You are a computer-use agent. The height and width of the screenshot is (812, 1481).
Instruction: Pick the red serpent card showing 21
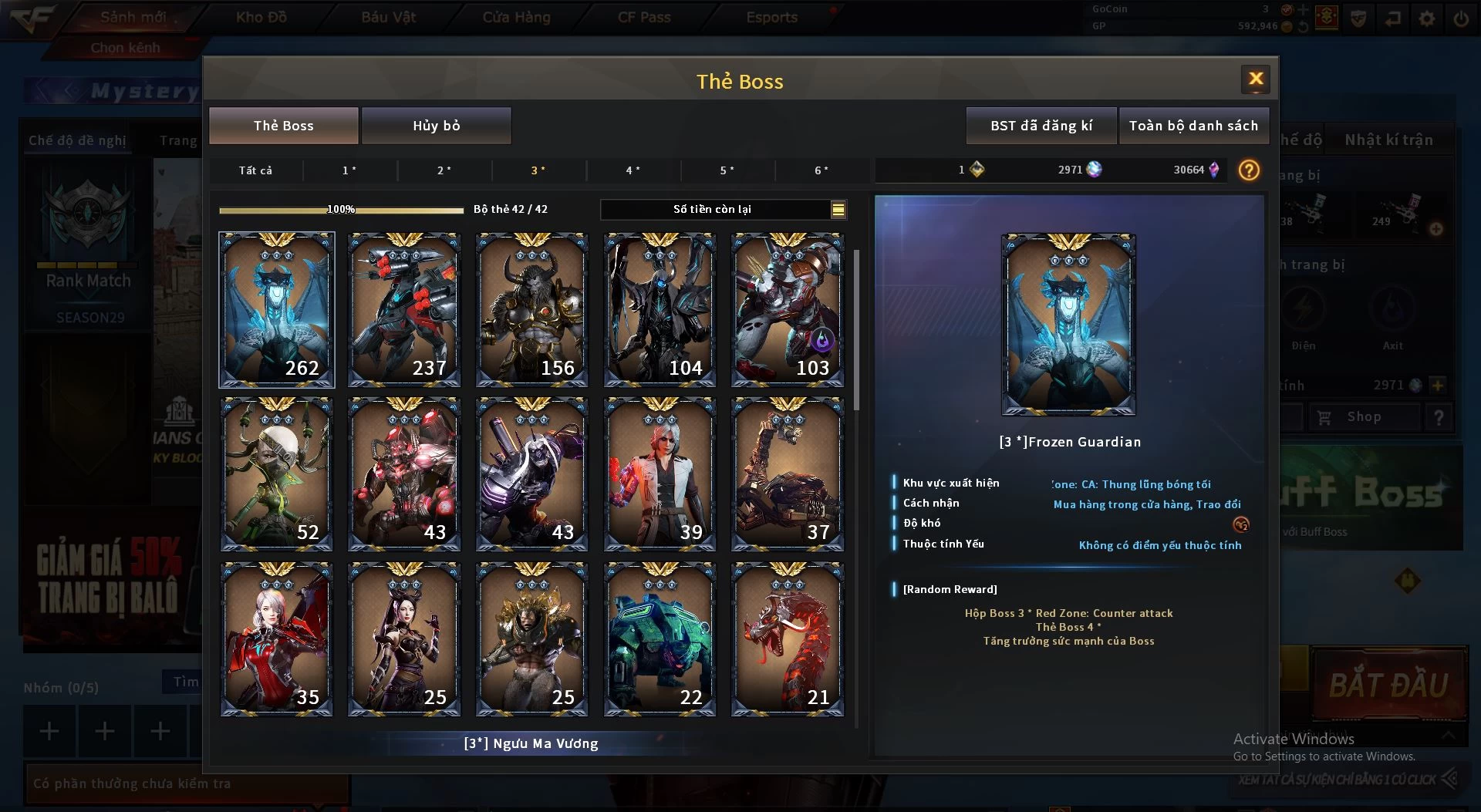point(788,638)
